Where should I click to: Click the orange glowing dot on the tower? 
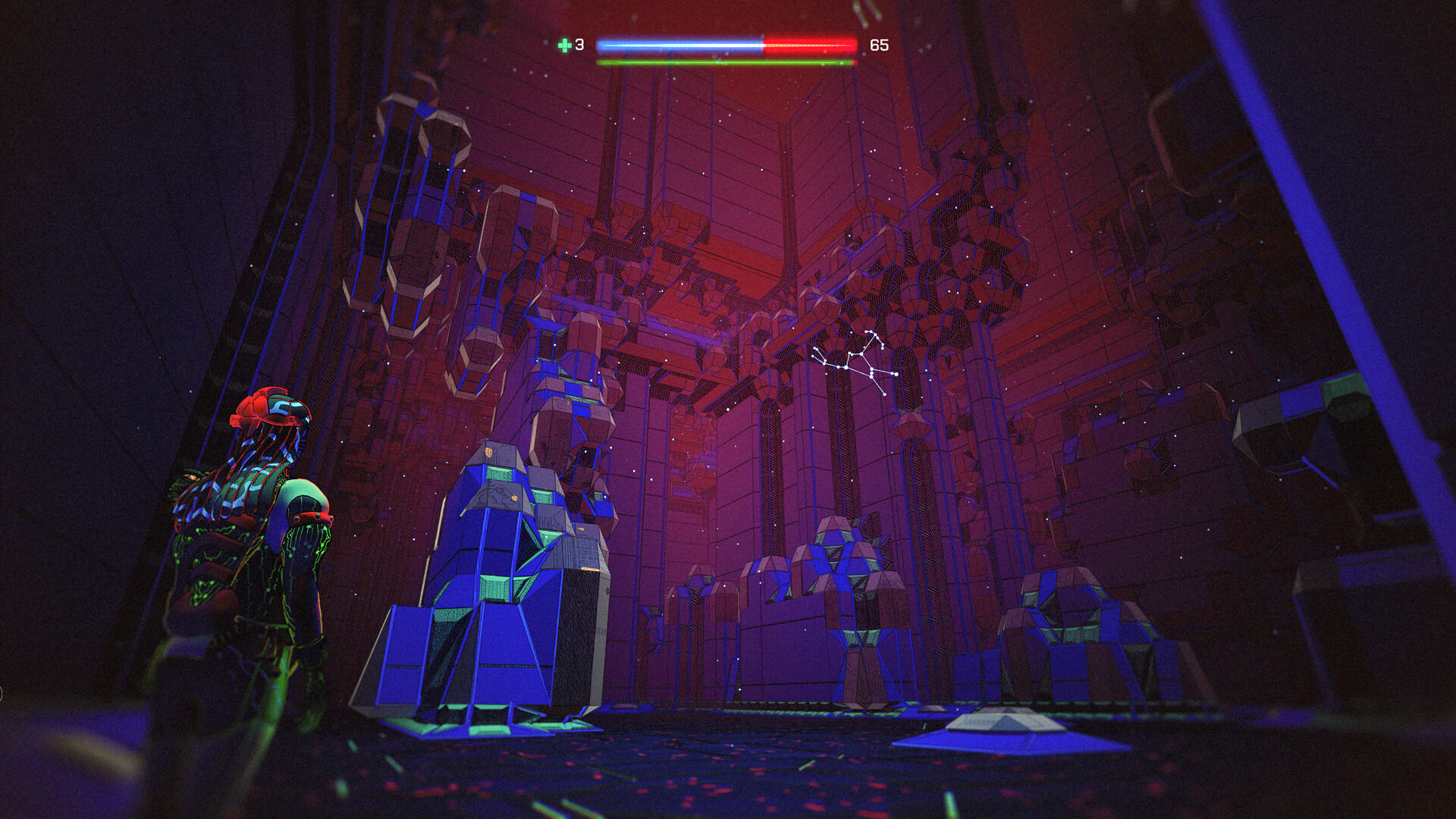[x=513, y=497]
